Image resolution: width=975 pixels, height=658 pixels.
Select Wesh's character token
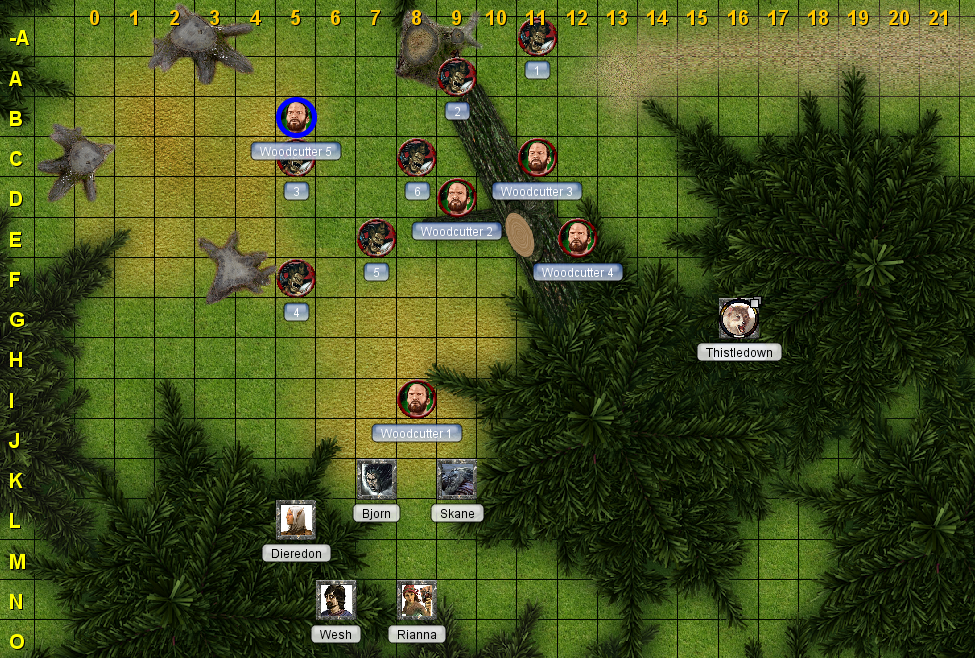(336, 599)
